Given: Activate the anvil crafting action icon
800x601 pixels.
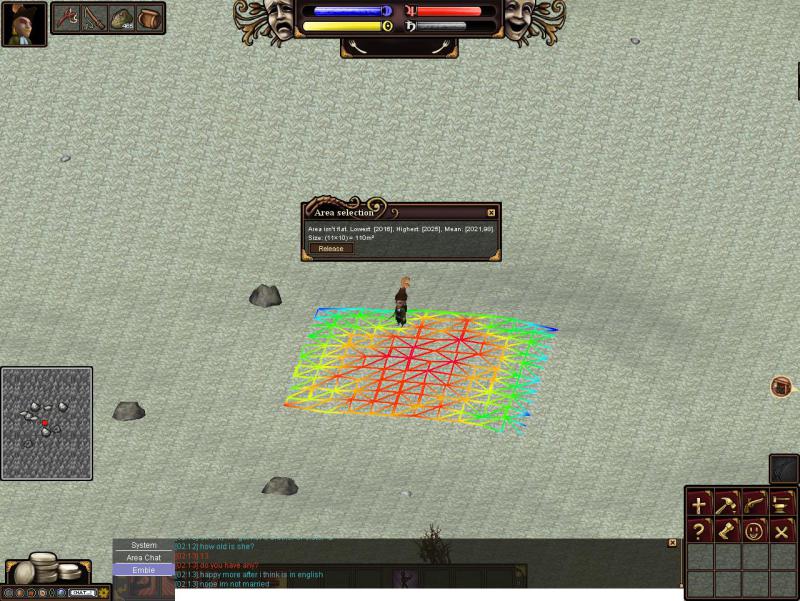Looking at the screenshot, I should [781, 505].
